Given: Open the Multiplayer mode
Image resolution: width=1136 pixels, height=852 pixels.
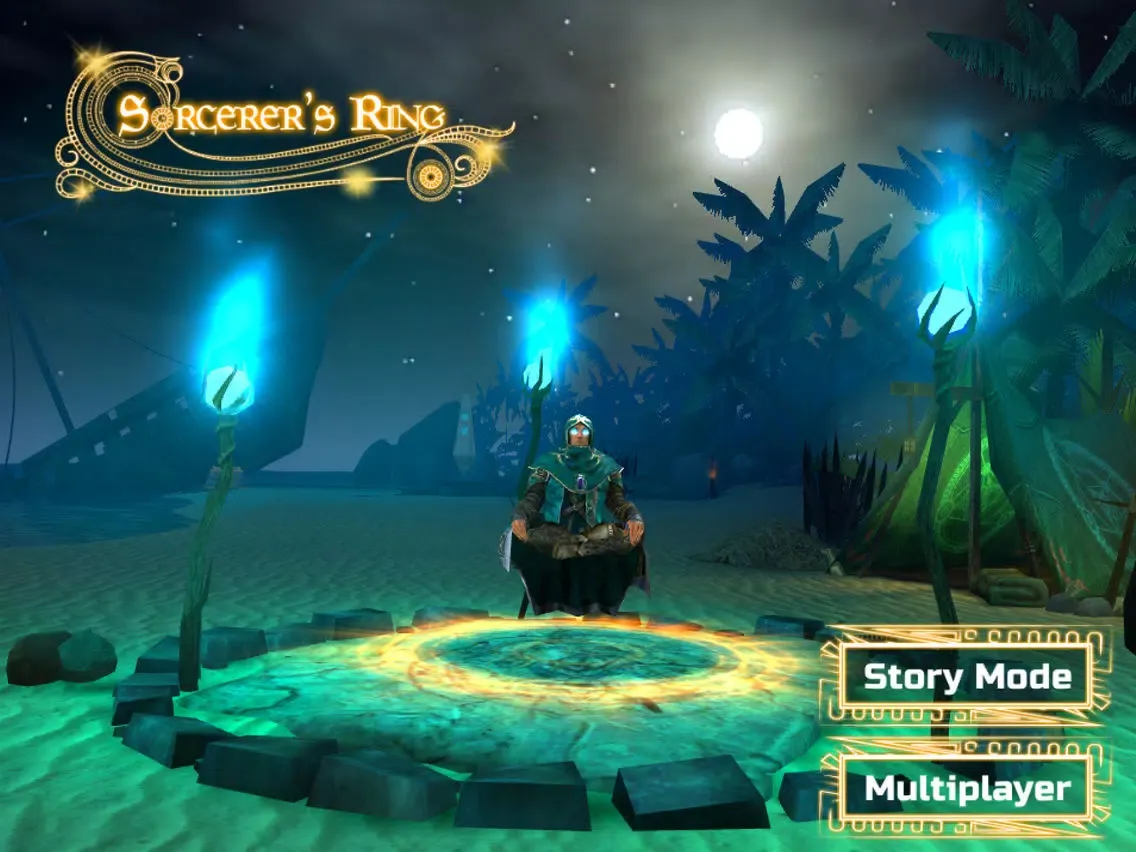Looking at the screenshot, I should coord(965,789).
